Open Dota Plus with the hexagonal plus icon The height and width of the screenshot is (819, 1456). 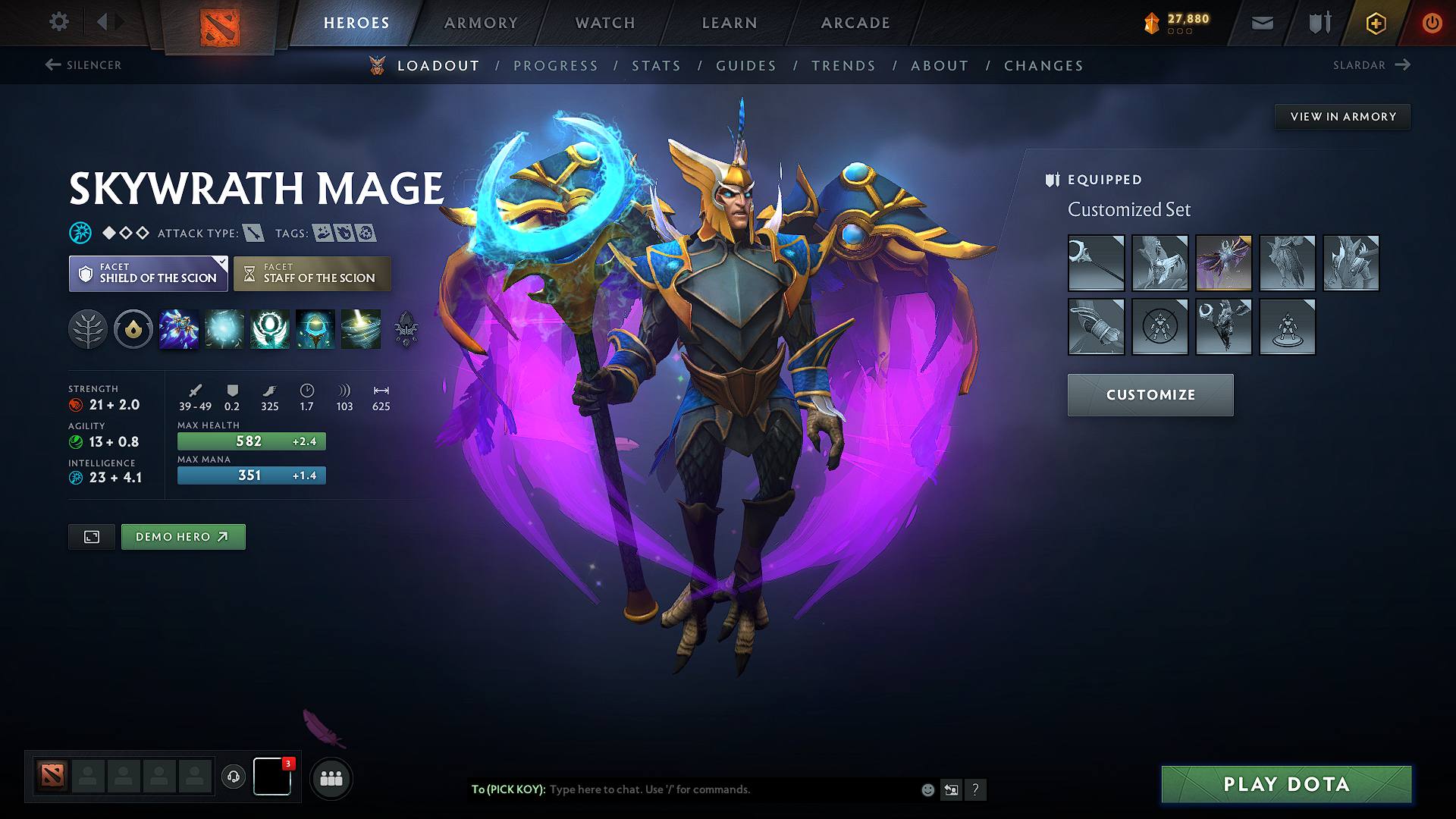pos(1375,23)
